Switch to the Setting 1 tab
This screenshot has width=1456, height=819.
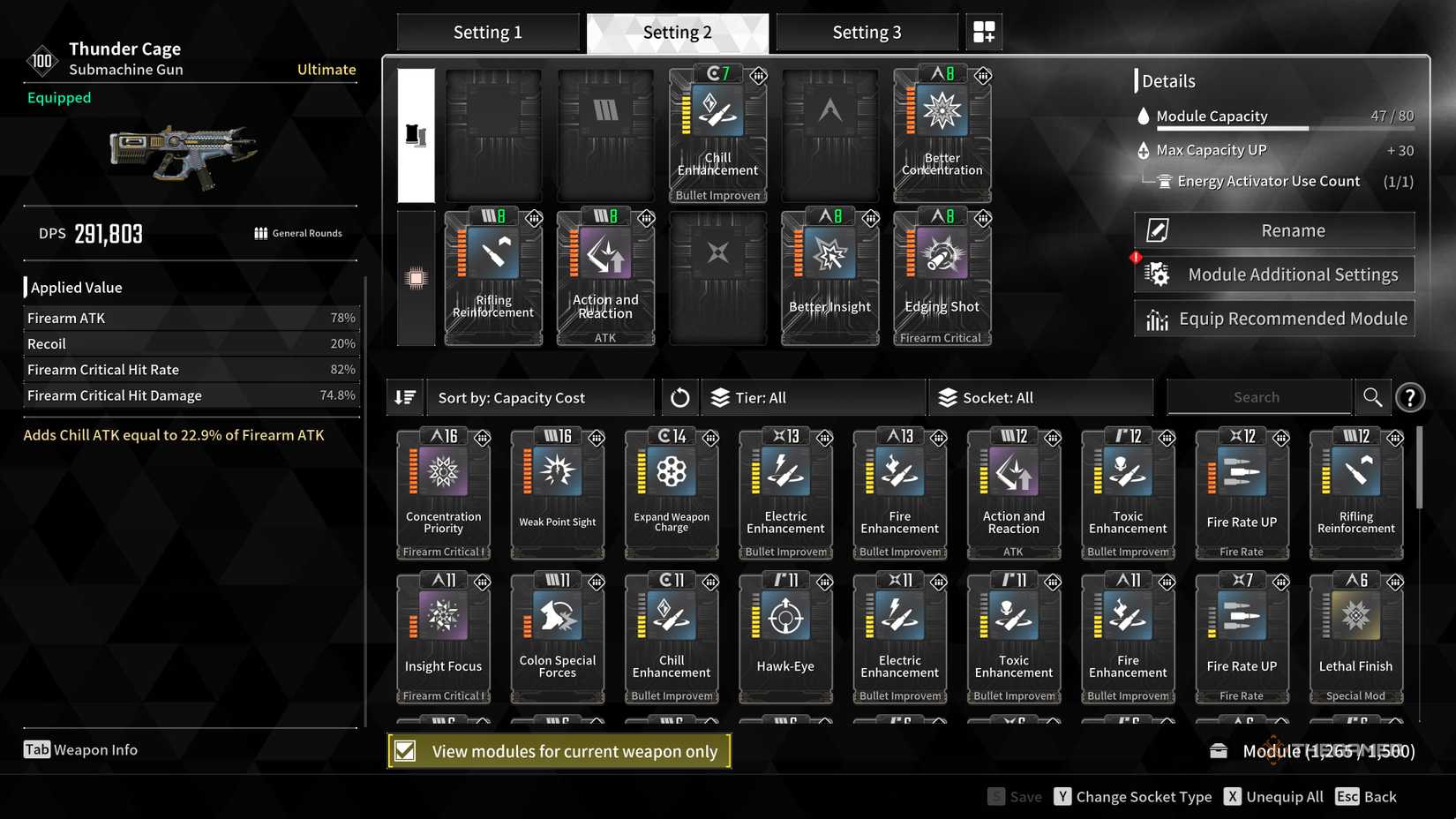coord(487,32)
